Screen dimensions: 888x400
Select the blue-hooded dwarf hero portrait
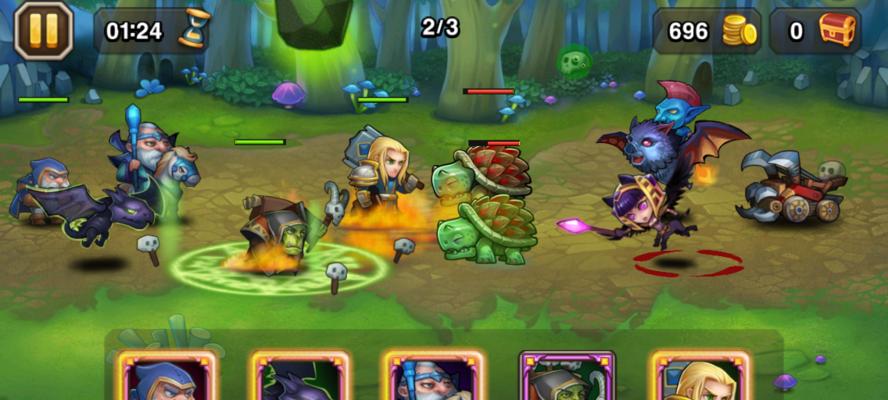click(x=163, y=378)
